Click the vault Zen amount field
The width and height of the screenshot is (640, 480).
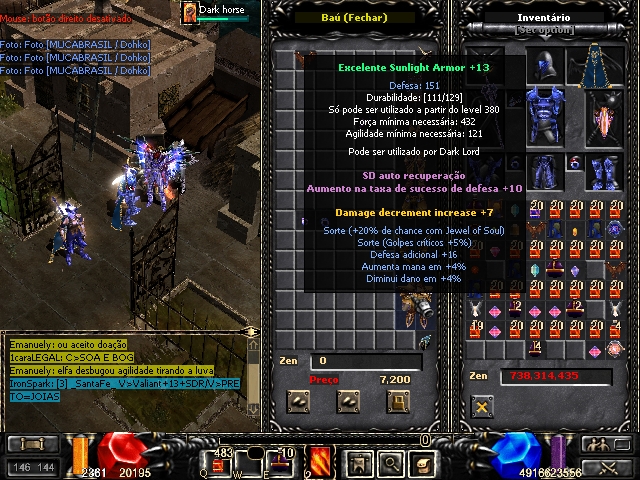click(x=360, y=361)
